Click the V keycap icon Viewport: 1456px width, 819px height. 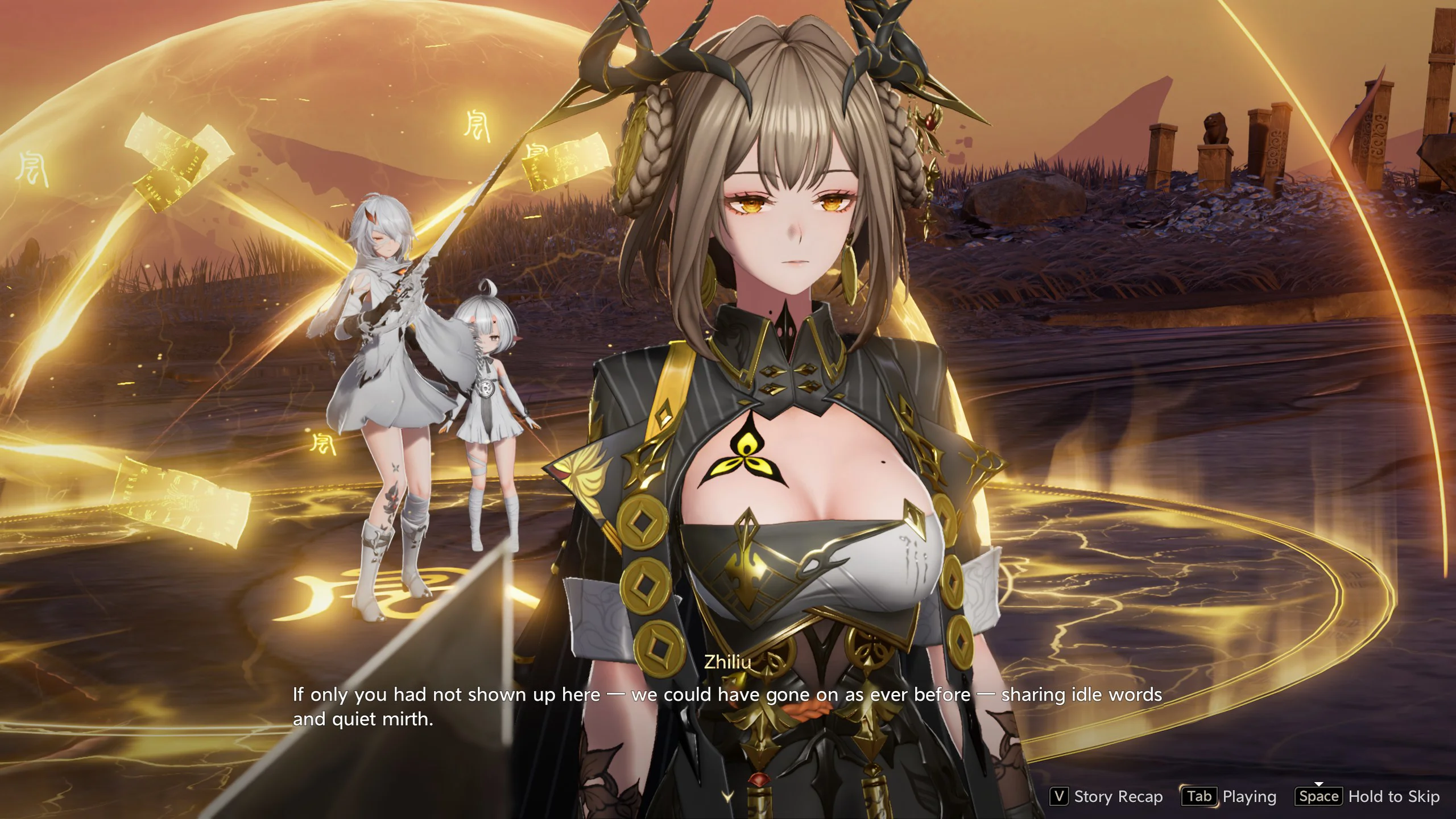pos(1060,796)
